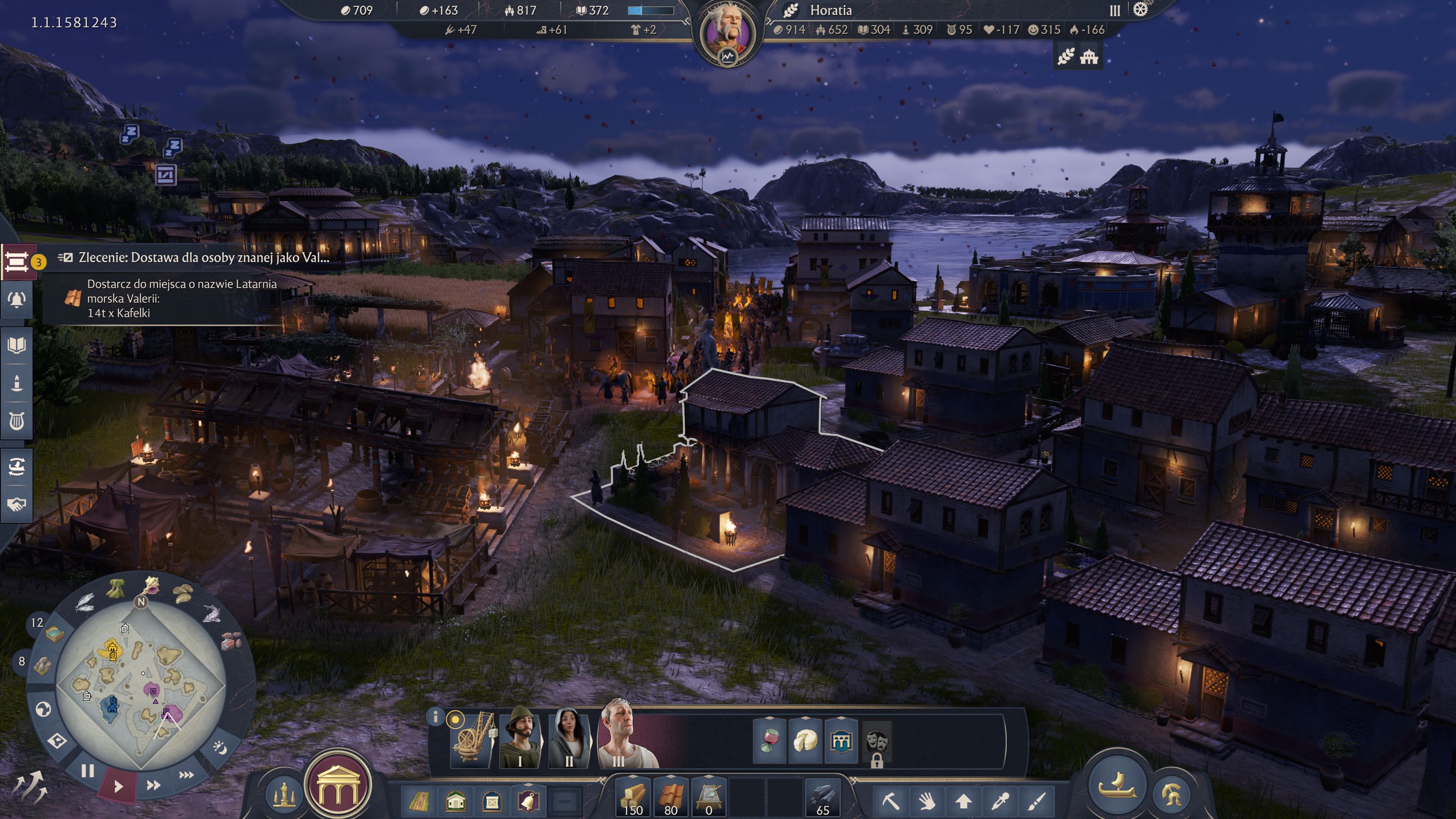
Task: Open the settings gear menu
Action: pyautogui.click(x=1140, y=9)
